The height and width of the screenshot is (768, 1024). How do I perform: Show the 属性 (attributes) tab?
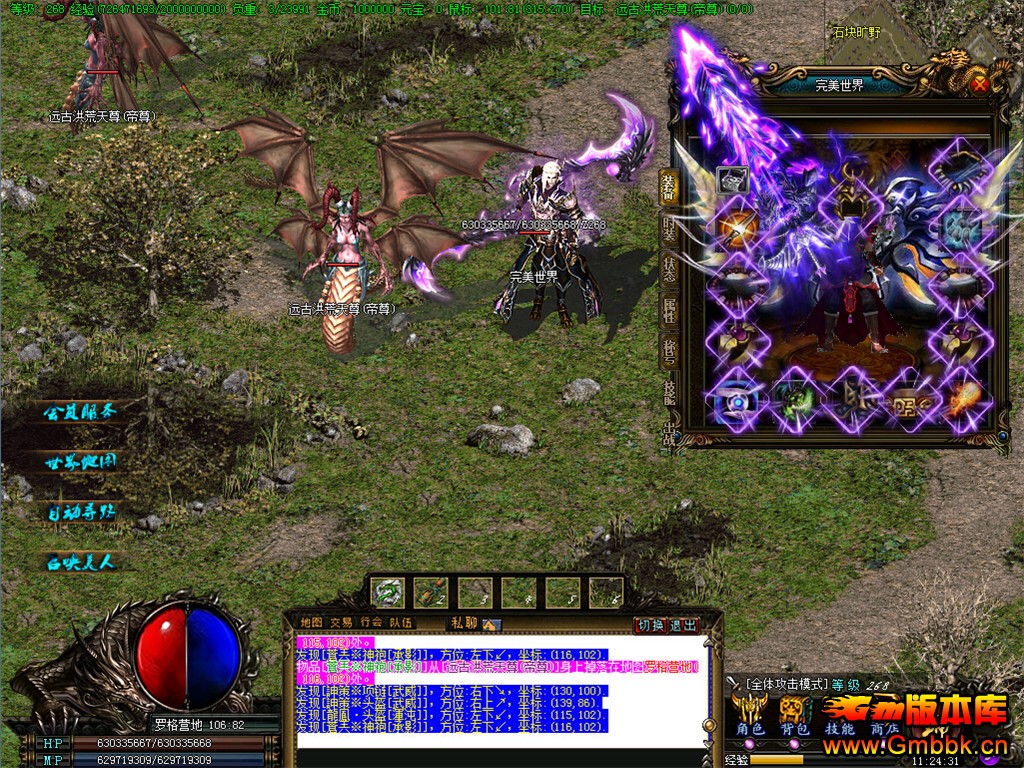tap(669, 311)
